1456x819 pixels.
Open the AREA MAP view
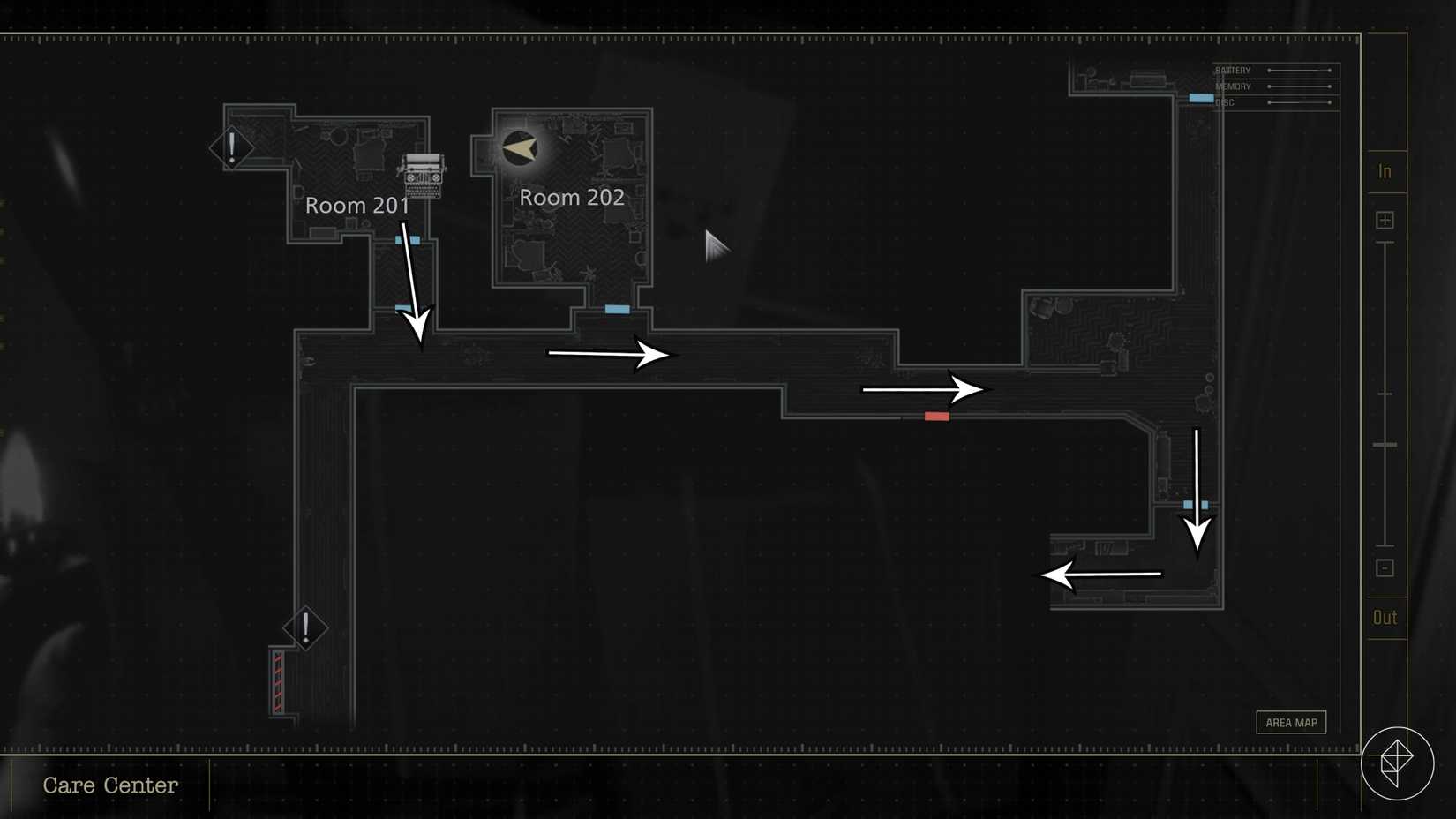(x=1291, y=722)
